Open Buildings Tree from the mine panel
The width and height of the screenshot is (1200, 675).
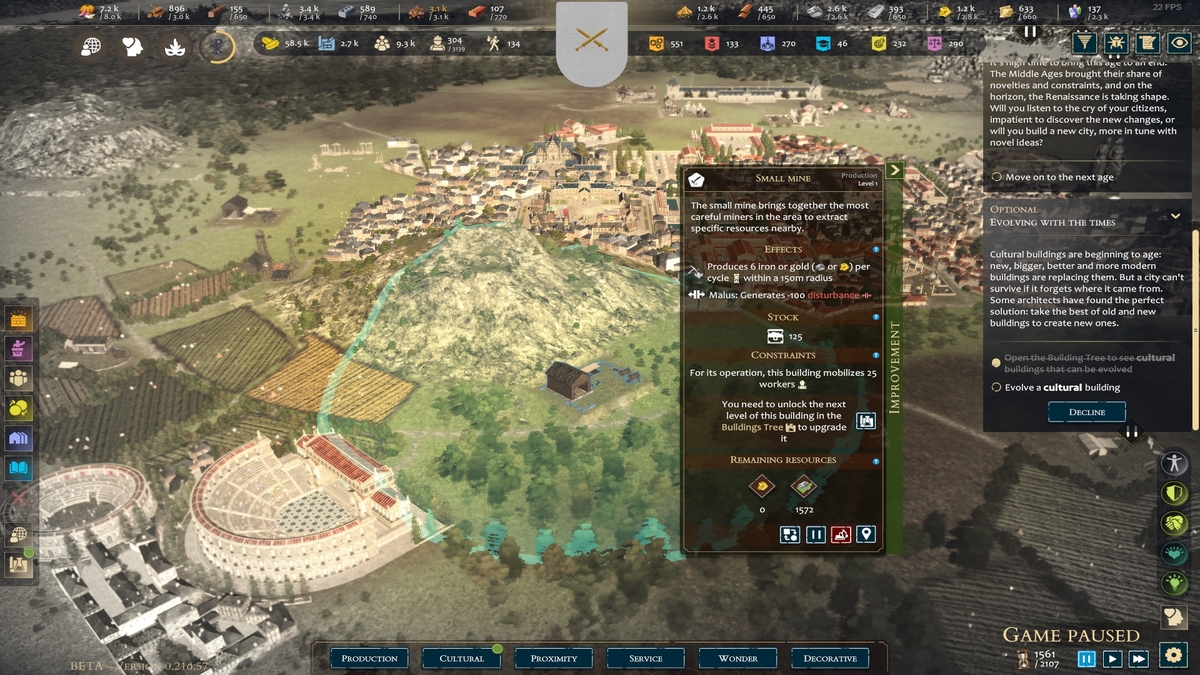click(866, 421)
